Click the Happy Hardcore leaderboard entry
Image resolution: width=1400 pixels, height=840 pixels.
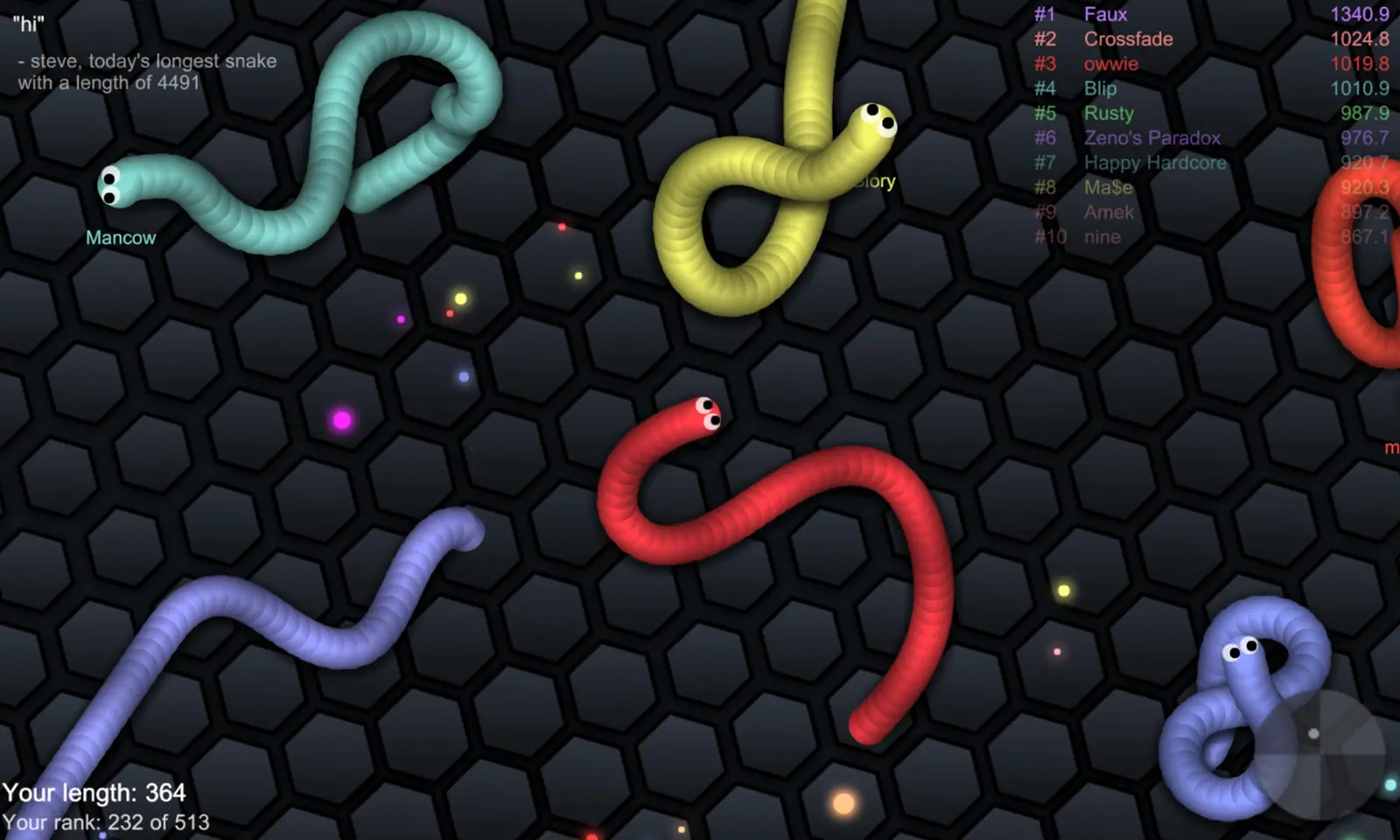pos(1154,163)
